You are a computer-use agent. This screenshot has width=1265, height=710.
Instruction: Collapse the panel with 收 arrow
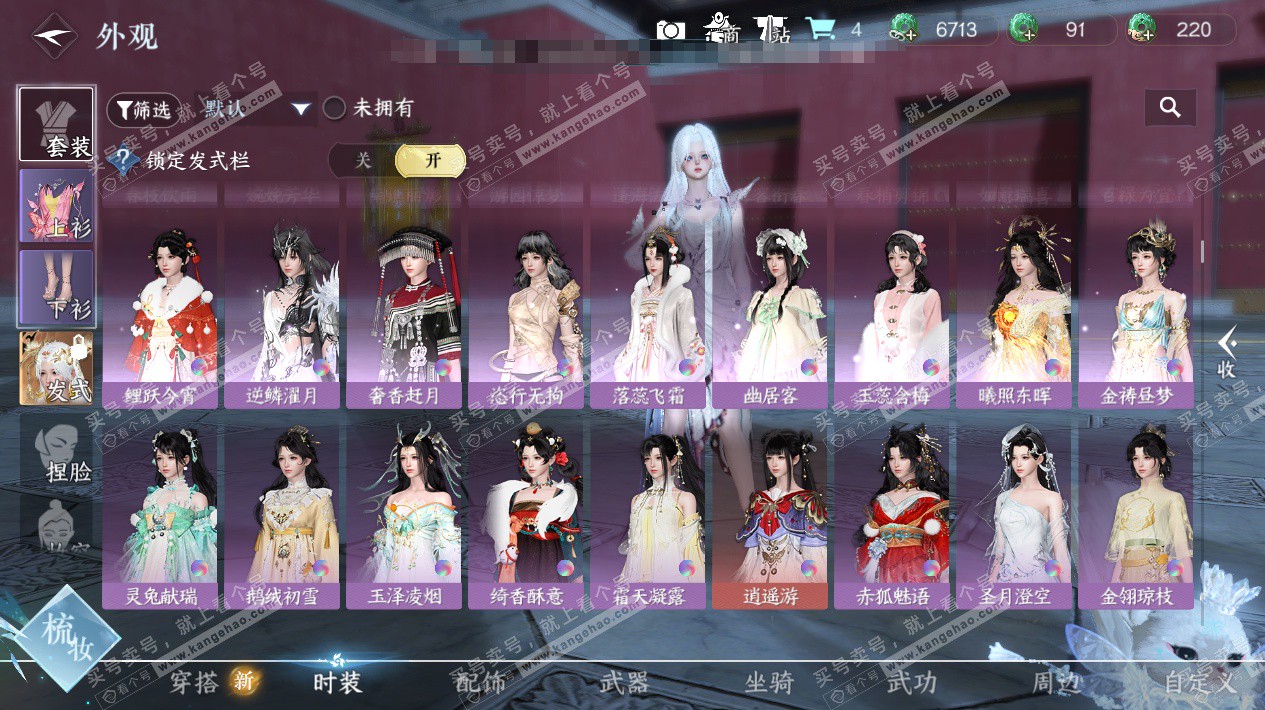pyautogui.click(x=1227, y=353)
